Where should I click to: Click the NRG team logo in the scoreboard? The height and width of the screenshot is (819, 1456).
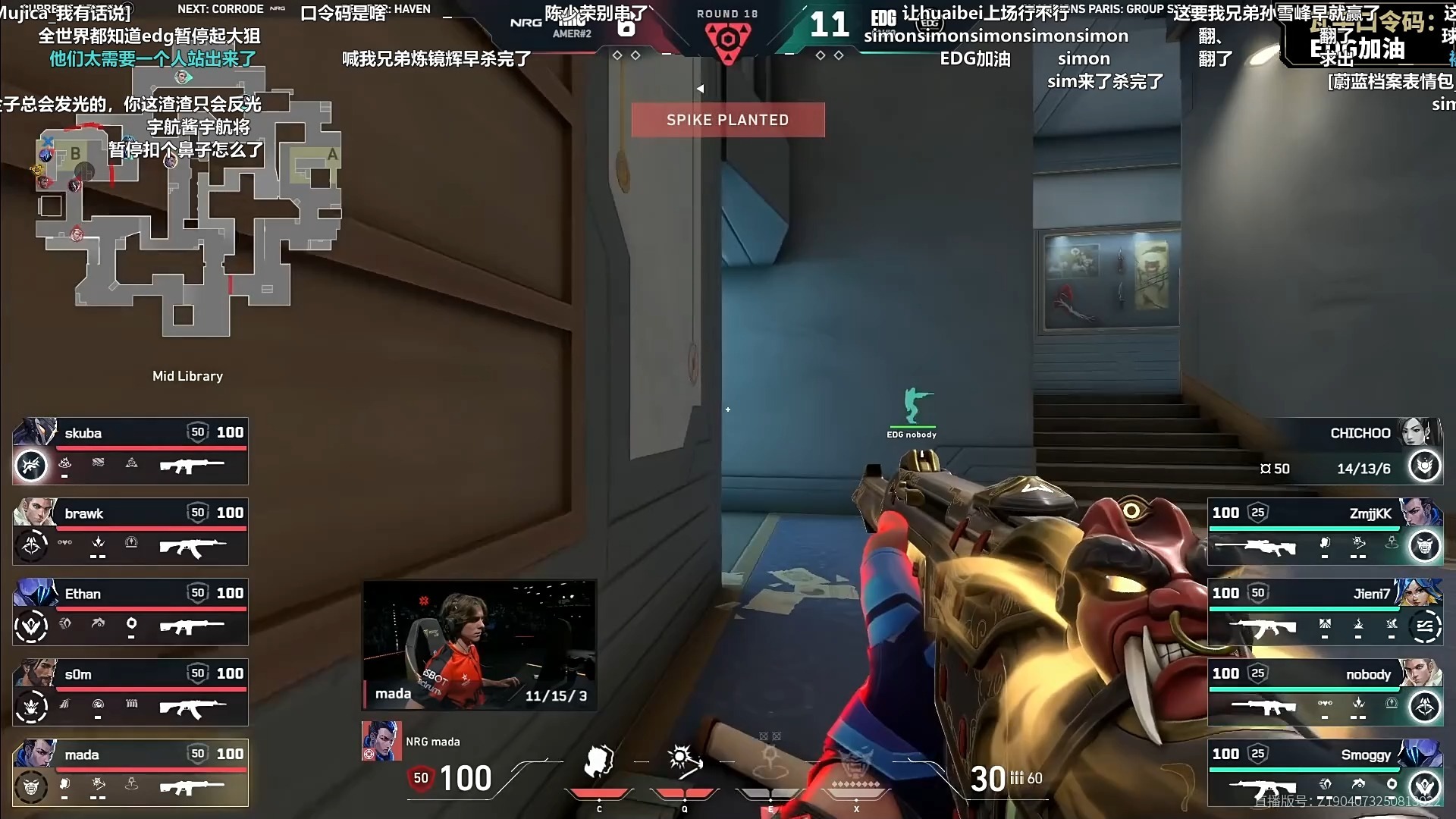click(526, 23)
